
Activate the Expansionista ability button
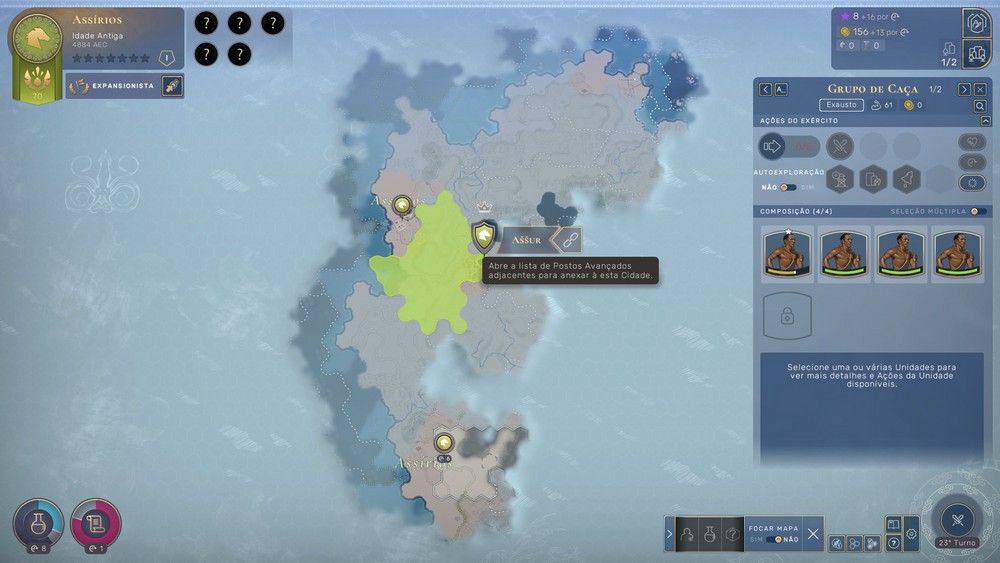[x=171, y=86]
